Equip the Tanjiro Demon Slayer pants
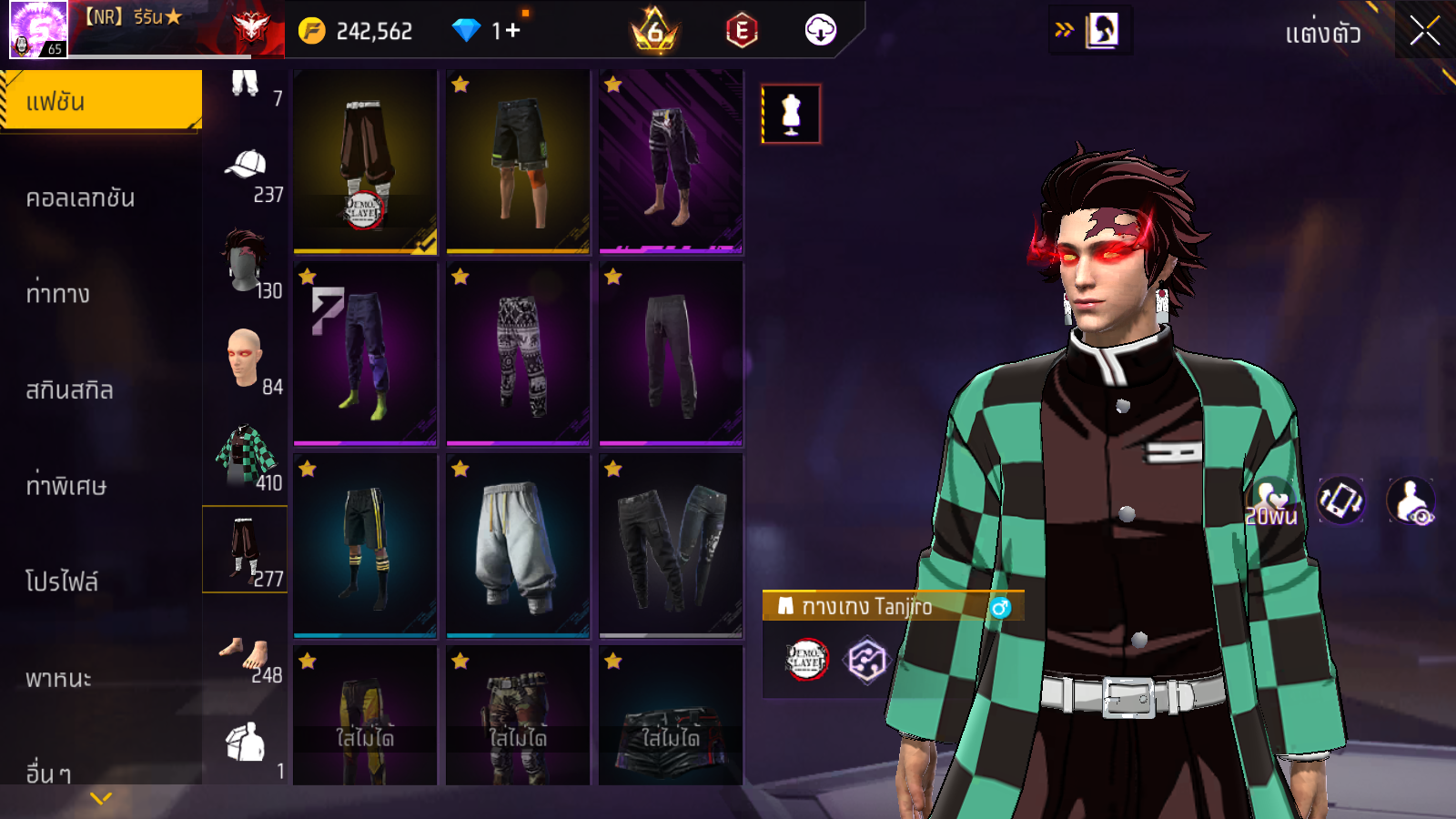The width and height of the screenshot is (1456, 819). [x=365, y=161]
